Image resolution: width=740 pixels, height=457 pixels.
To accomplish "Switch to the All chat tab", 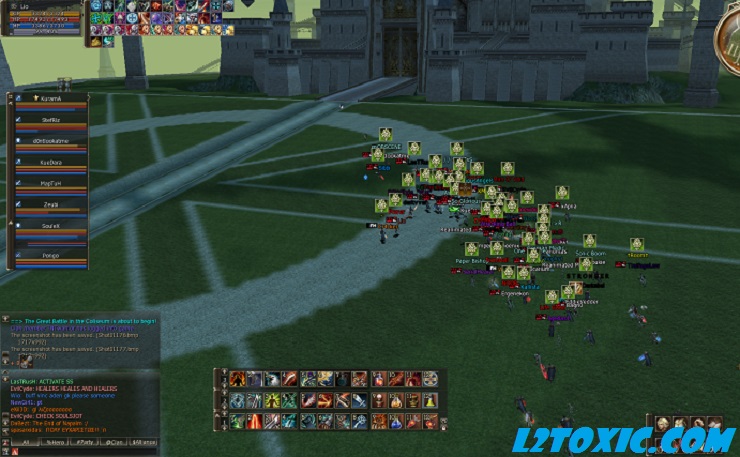I will click(x=26, y=441).
